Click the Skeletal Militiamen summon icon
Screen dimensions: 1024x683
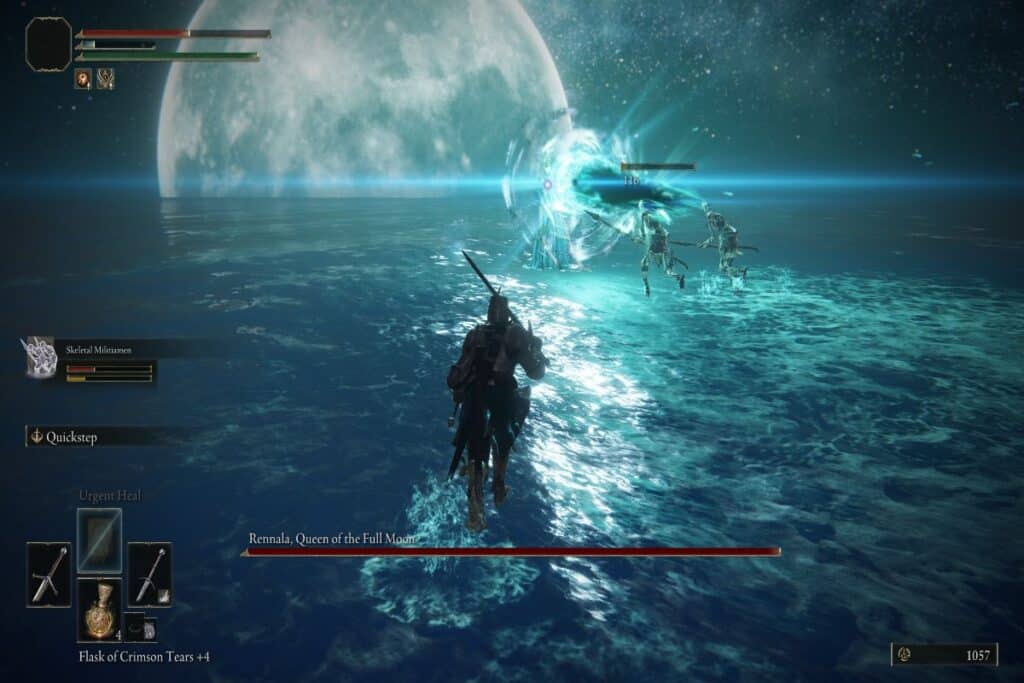point(38,357)
